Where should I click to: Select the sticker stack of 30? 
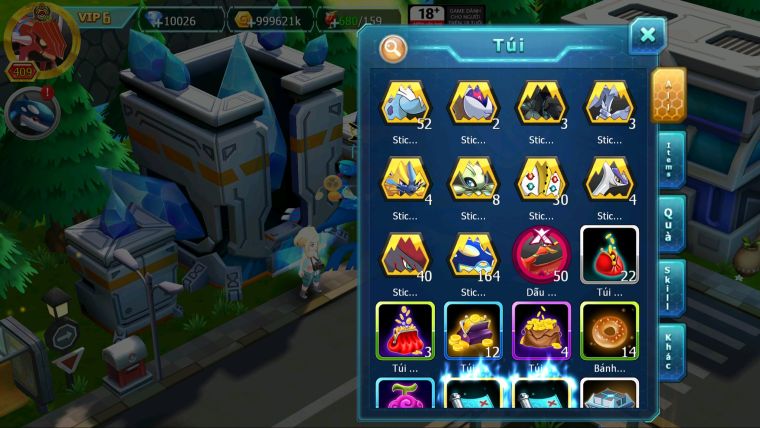541,180
